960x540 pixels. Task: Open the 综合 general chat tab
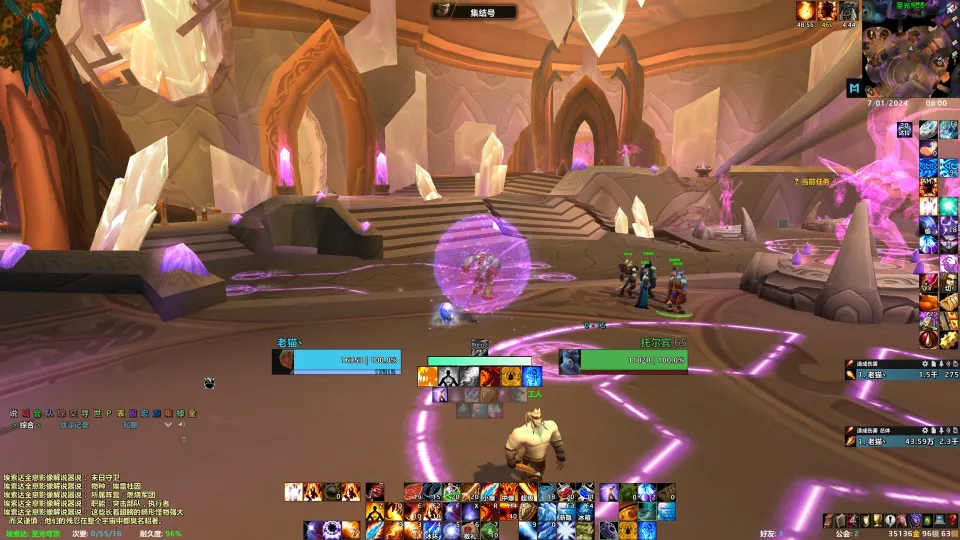click(x=27, y=425)
